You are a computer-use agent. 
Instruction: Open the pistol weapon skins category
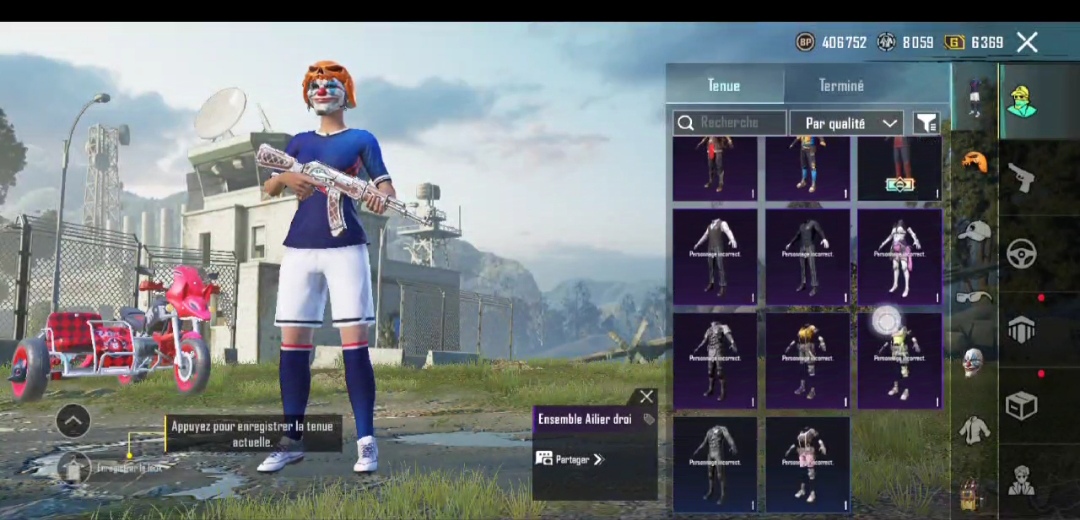(x=1021, y=177)
